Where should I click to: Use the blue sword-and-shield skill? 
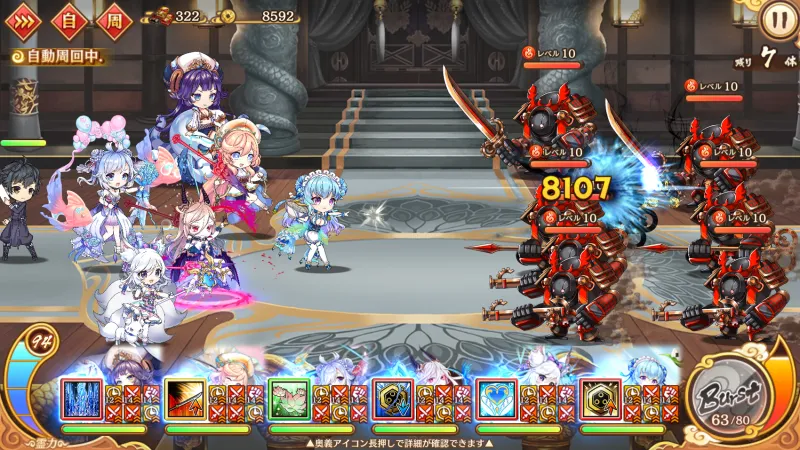pos(393,398)
